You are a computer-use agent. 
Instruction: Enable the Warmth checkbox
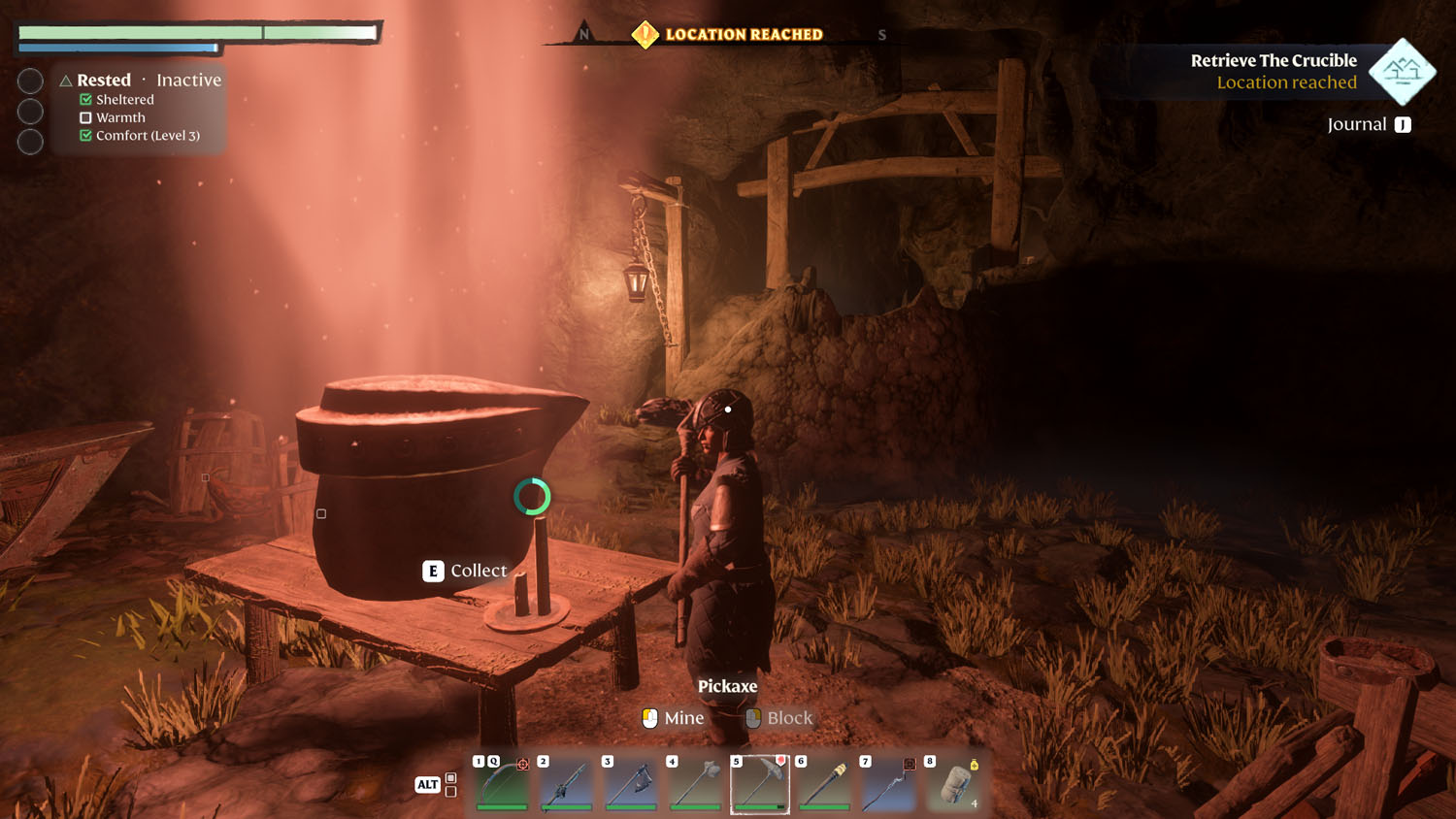pos(83,117)
